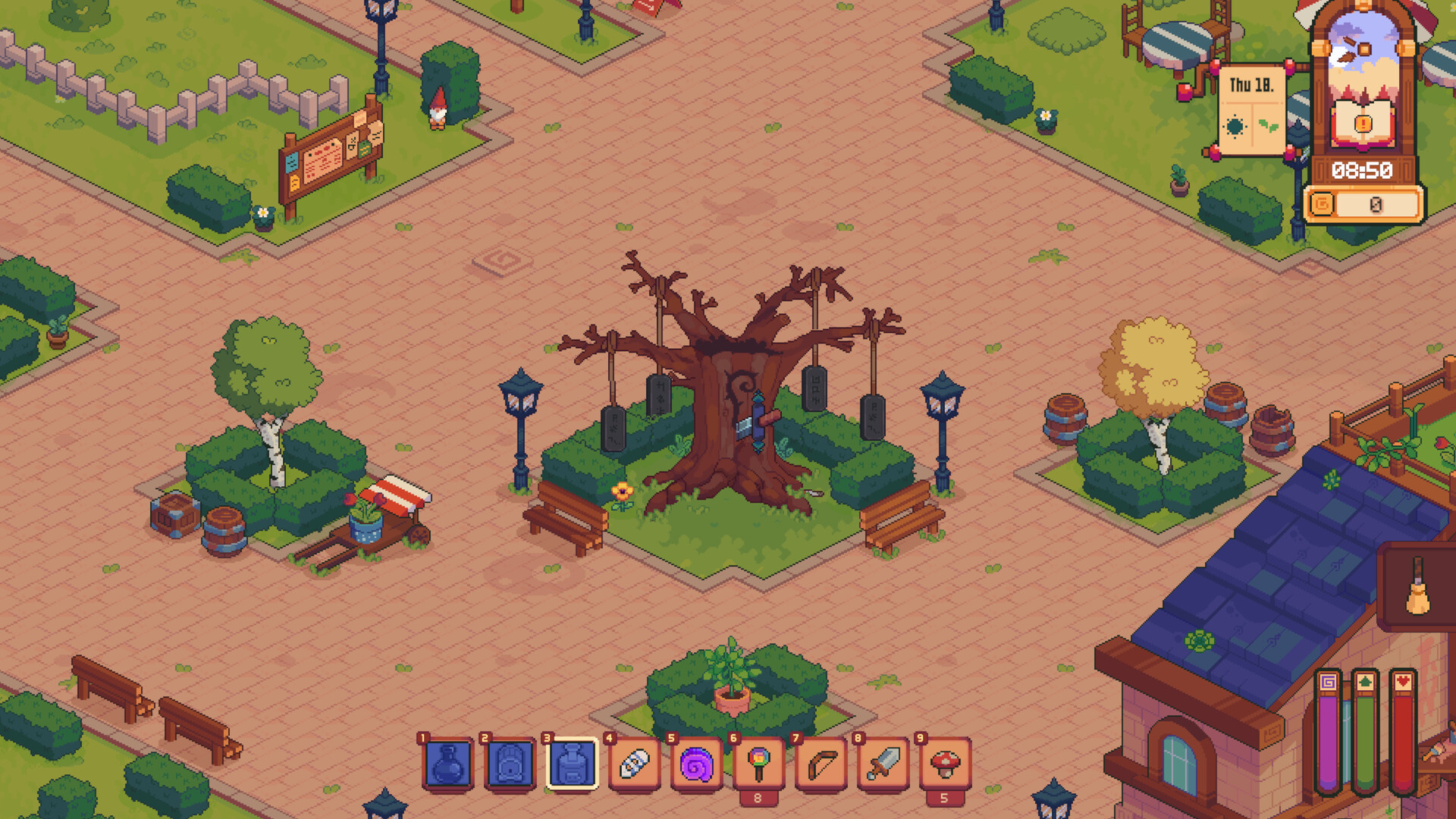
Task: Click the Thu 18 calendar panel
Action: click(x=1251, y=110)
